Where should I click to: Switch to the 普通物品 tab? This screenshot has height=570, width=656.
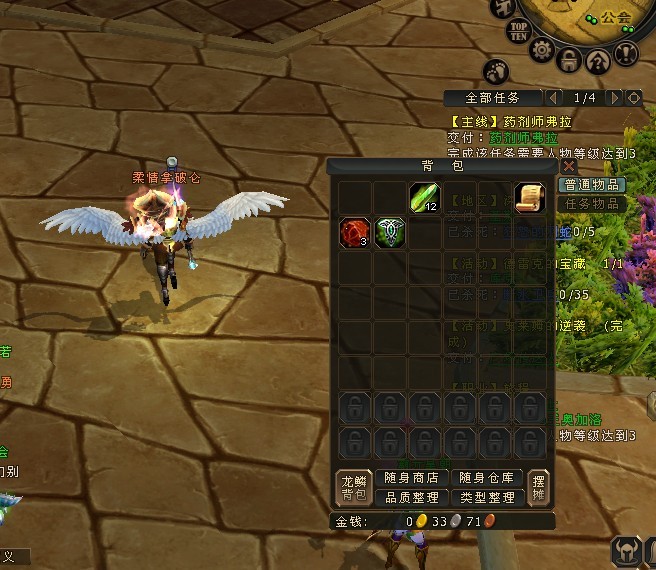tap(593, 185)
